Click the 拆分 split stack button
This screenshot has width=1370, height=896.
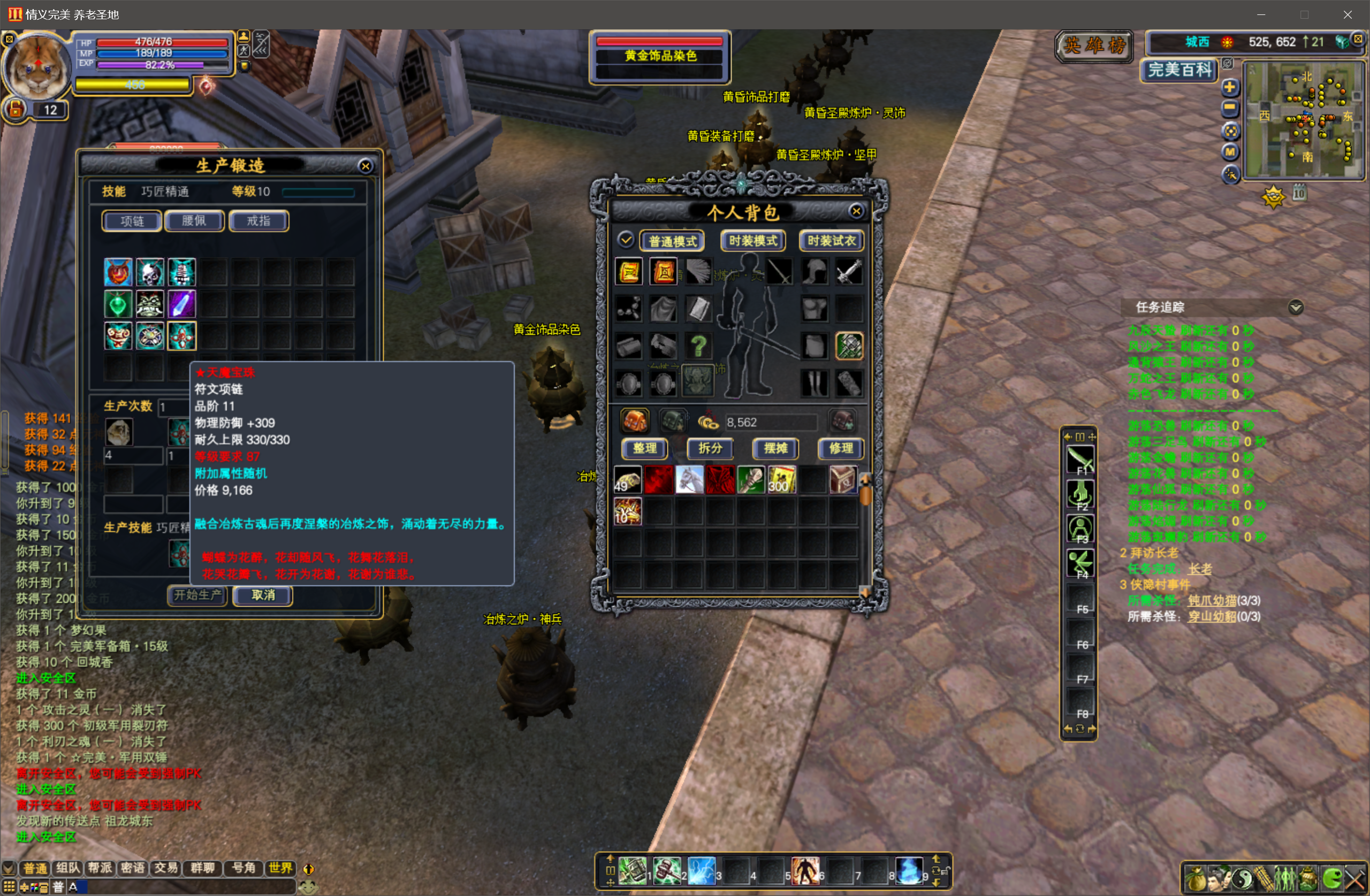(x=710, y=448)
